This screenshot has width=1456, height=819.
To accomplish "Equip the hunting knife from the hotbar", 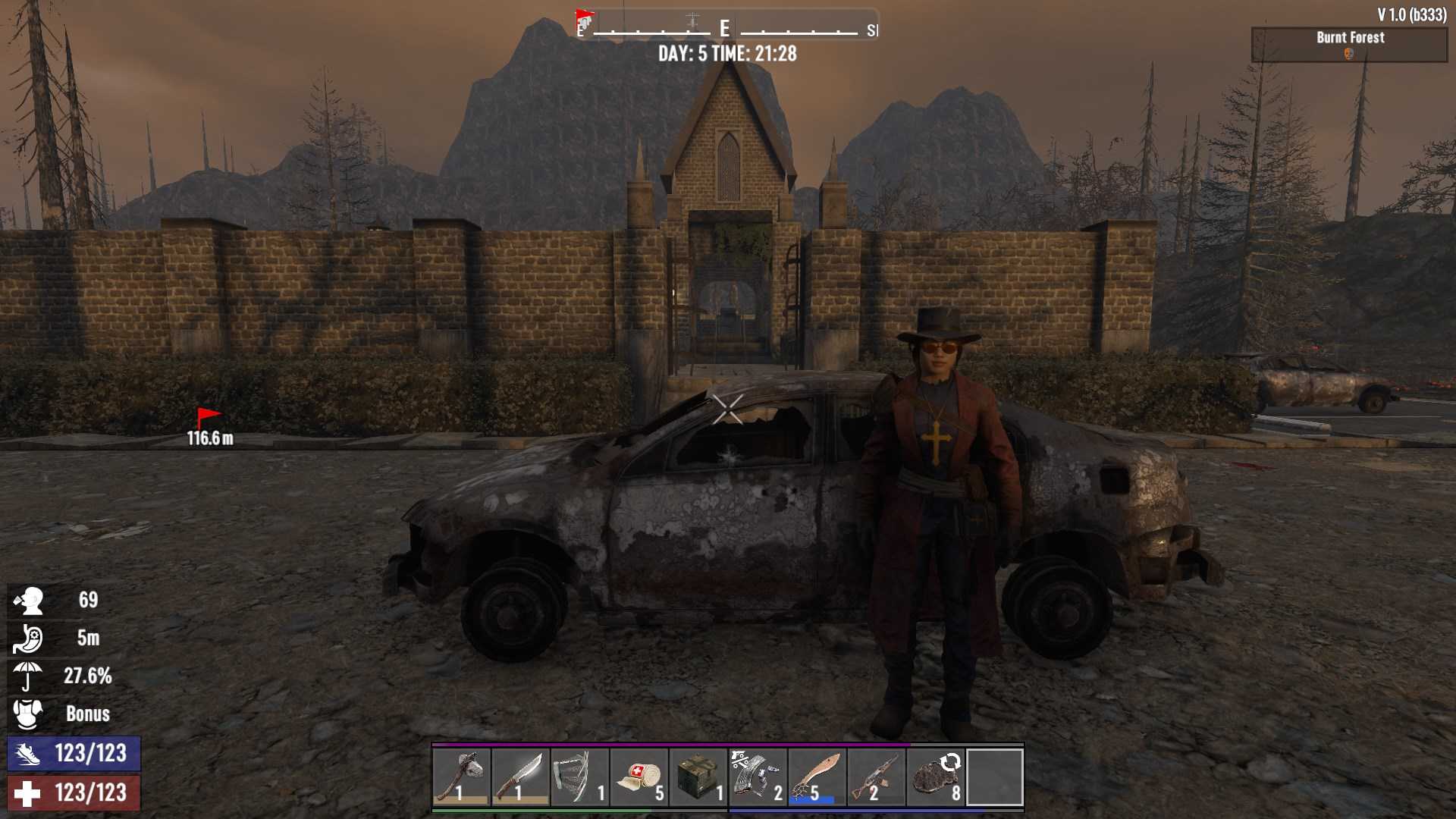I will point(521,777).
